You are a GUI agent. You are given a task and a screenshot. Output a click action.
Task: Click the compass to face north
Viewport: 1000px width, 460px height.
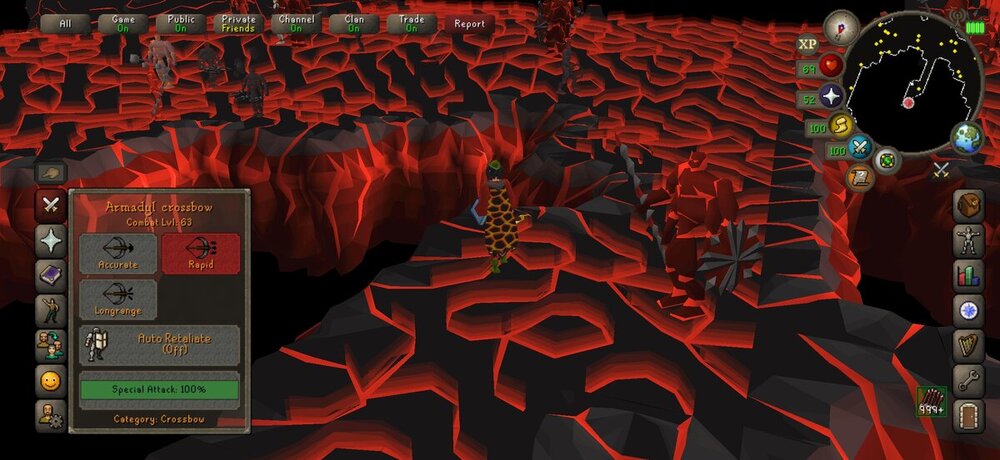pos(842,27)
